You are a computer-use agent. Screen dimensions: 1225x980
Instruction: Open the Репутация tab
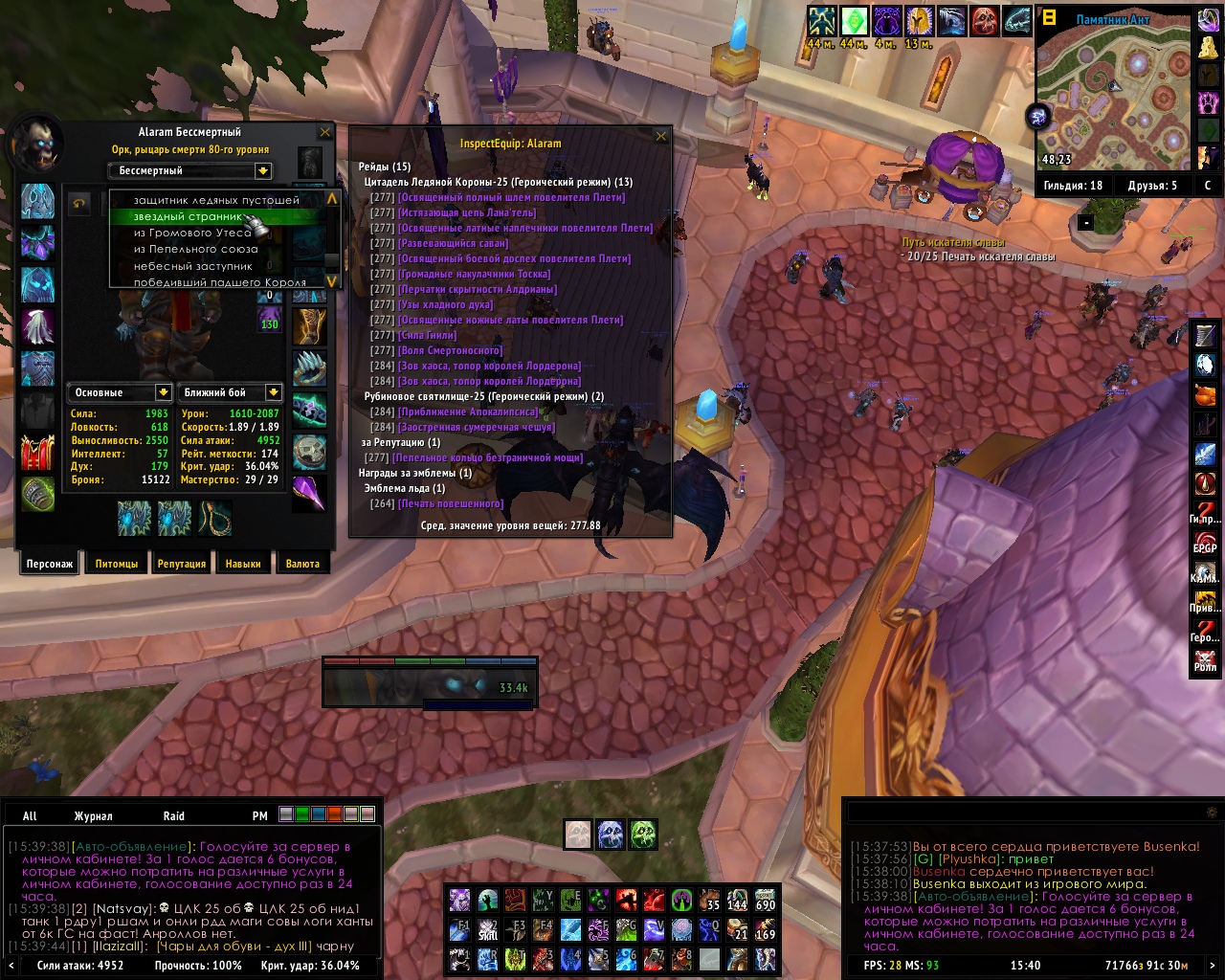click(x=182, y=564)
